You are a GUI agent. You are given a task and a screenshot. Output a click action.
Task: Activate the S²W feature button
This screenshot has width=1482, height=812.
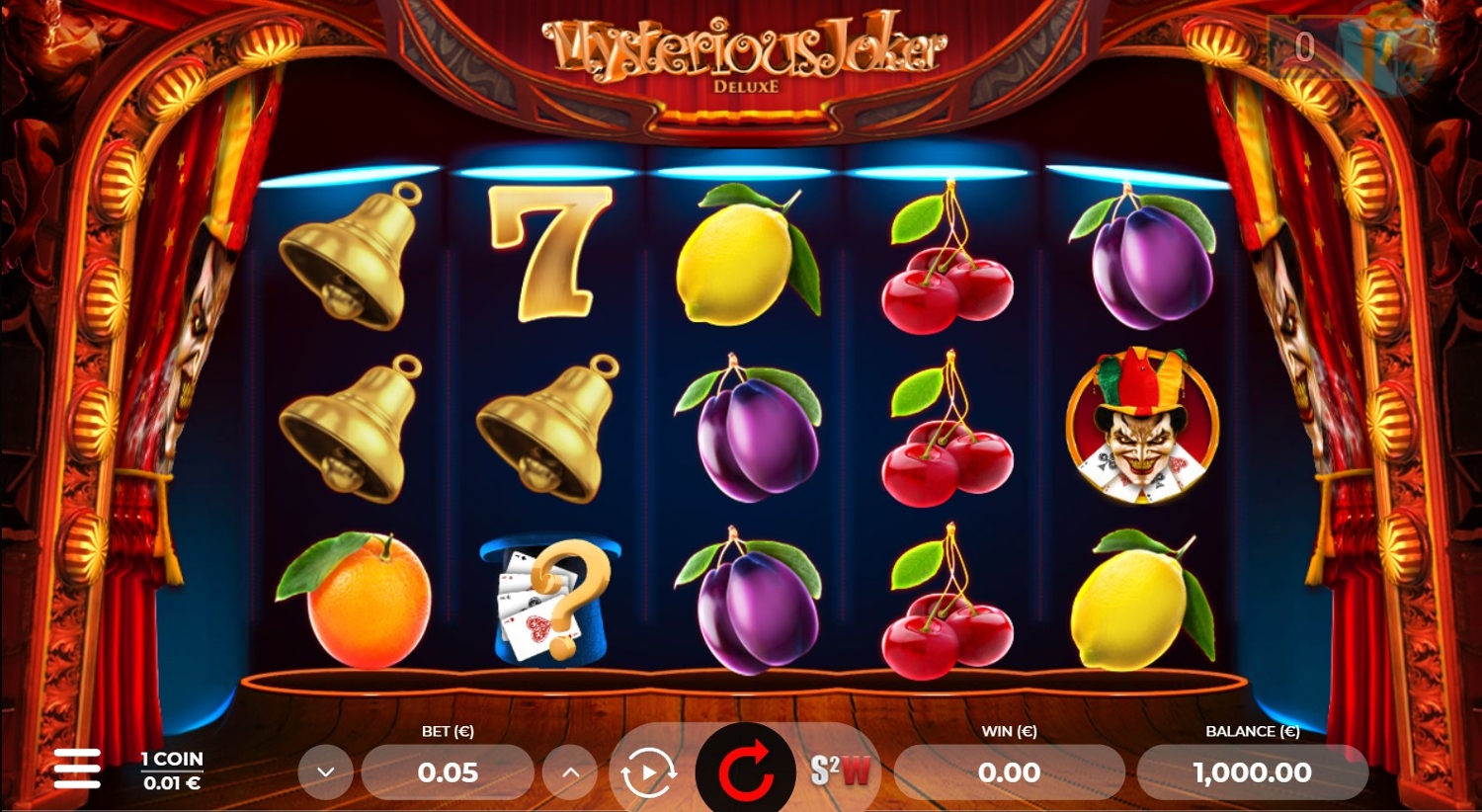[841, 771]
